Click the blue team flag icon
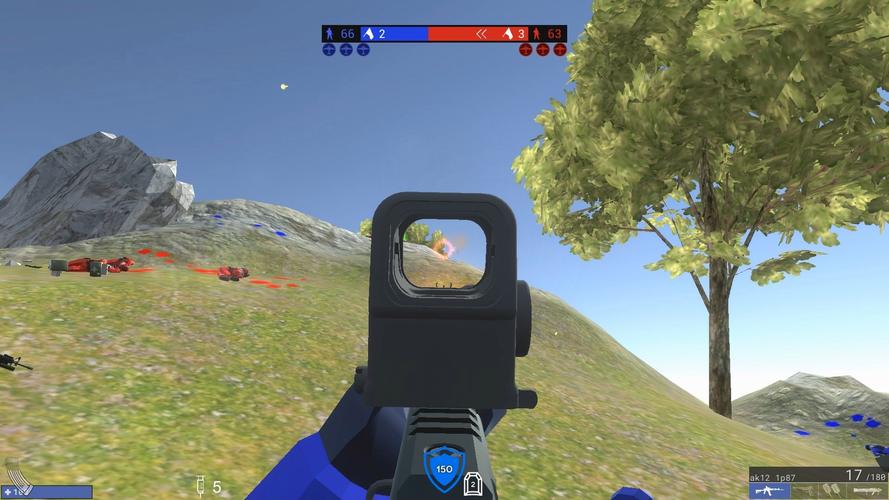Image resolution: width=889 pixels, height=500 pixels. pos(367,33)
